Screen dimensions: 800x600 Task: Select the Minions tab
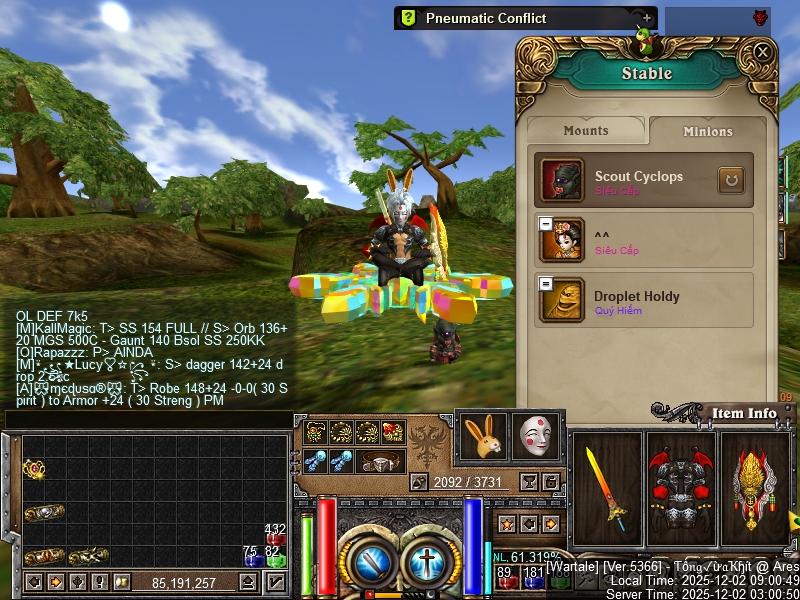click(x=708, y=131)
